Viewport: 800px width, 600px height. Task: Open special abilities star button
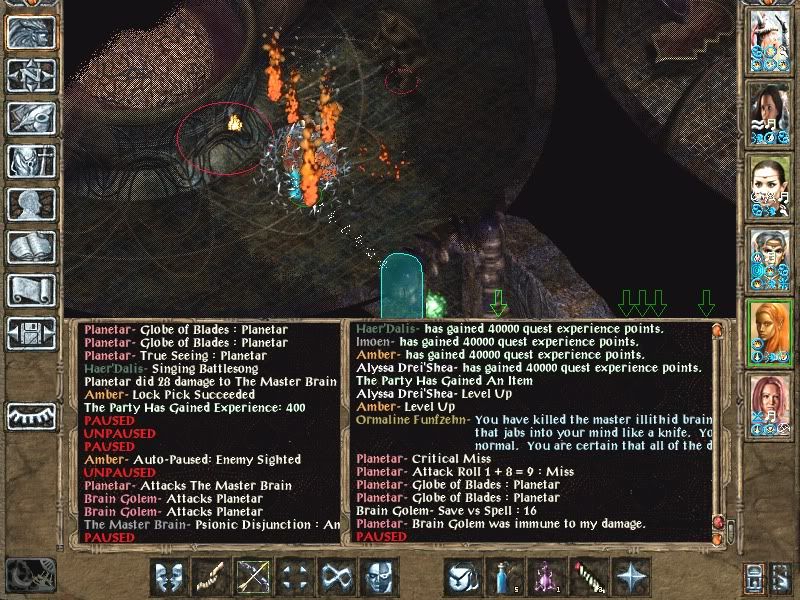(632, 577)
